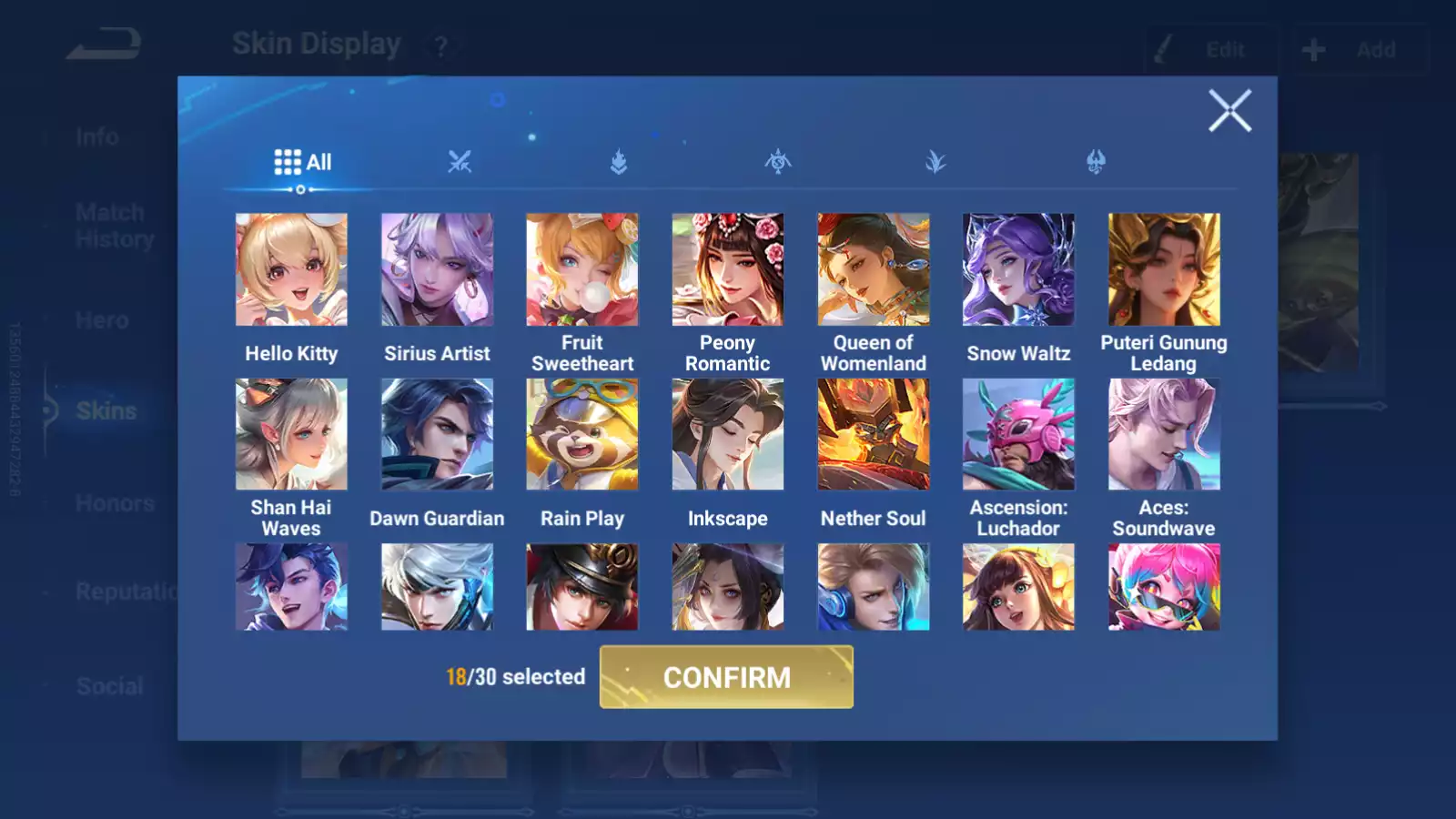Screen dimensions: 1456x819
Task: Select the Peony Romantic skin
Action: tap(727, 269)
